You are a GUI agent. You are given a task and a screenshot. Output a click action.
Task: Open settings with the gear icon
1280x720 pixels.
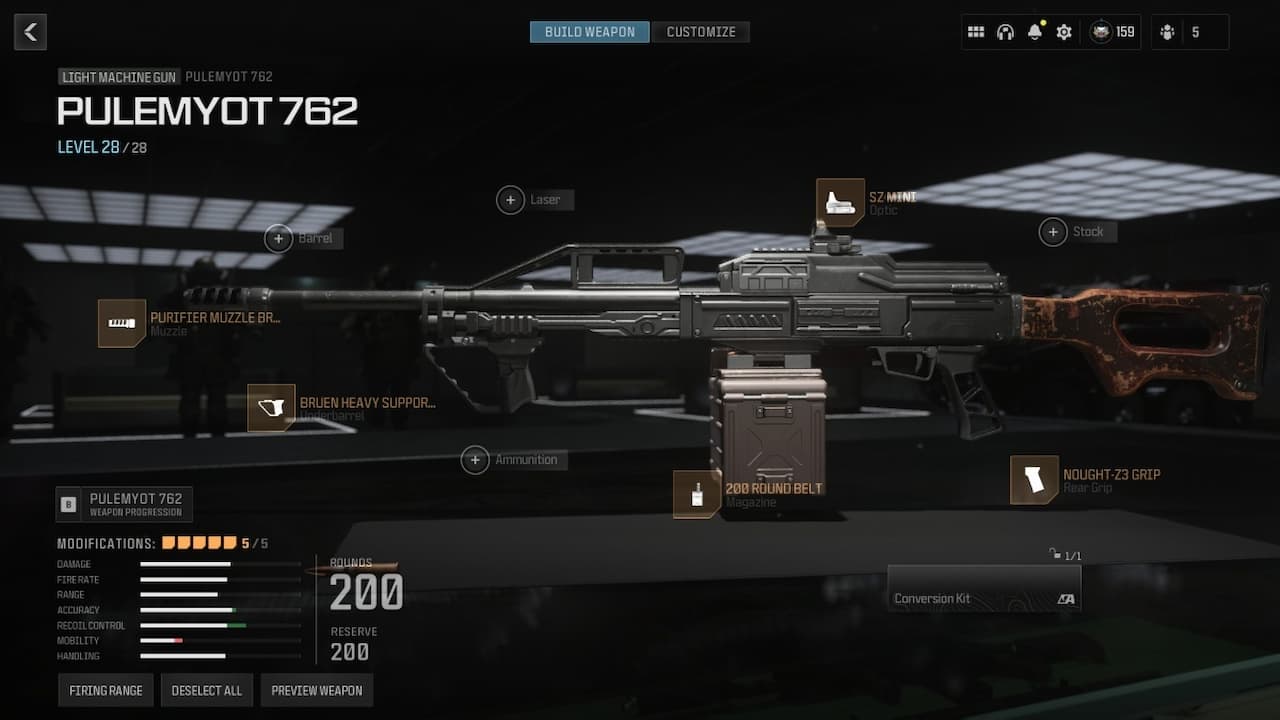(1064, 32)
